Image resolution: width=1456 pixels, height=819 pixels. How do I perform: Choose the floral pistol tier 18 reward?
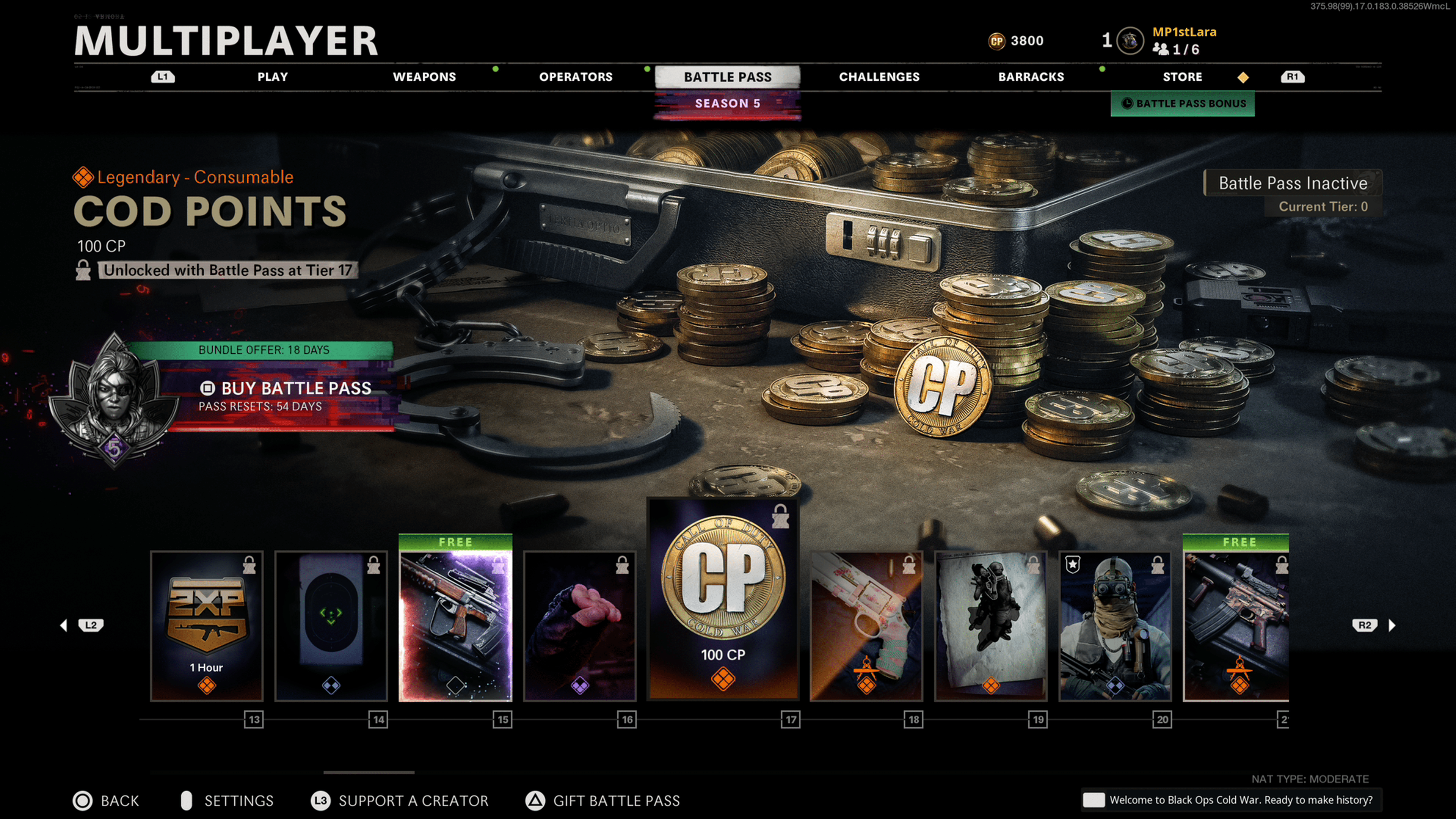point(866,626)
